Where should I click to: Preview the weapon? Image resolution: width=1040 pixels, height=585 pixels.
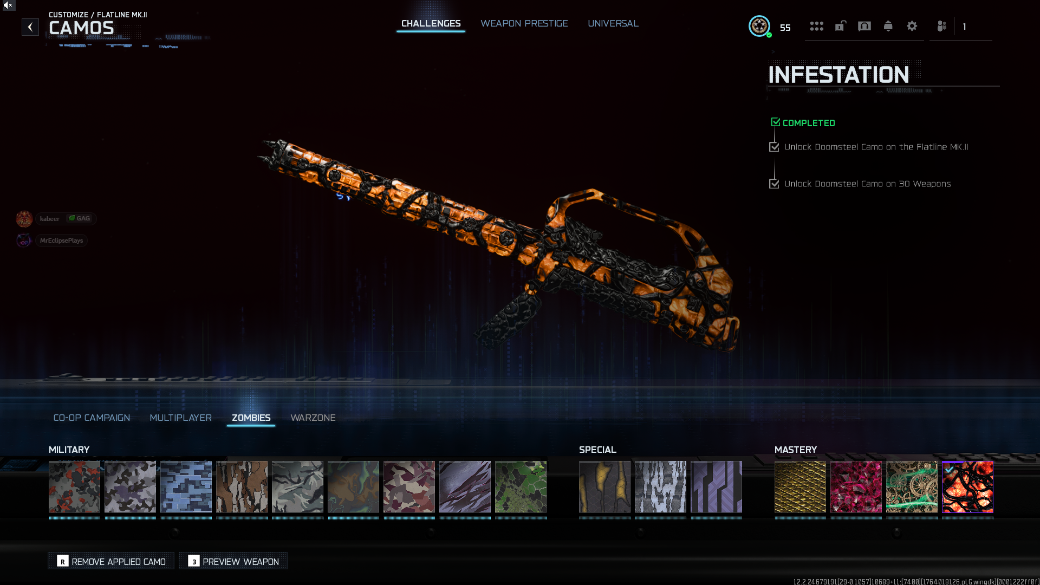234,561
